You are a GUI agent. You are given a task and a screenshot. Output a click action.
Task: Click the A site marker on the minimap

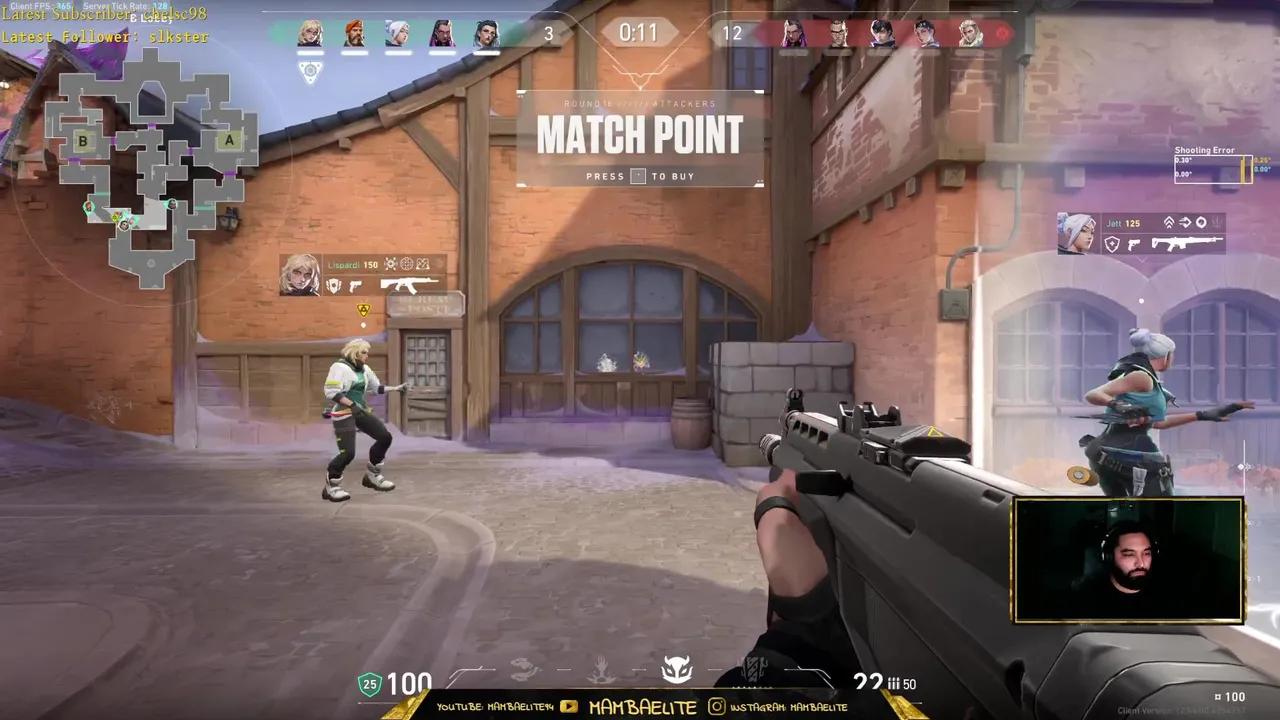229,140
